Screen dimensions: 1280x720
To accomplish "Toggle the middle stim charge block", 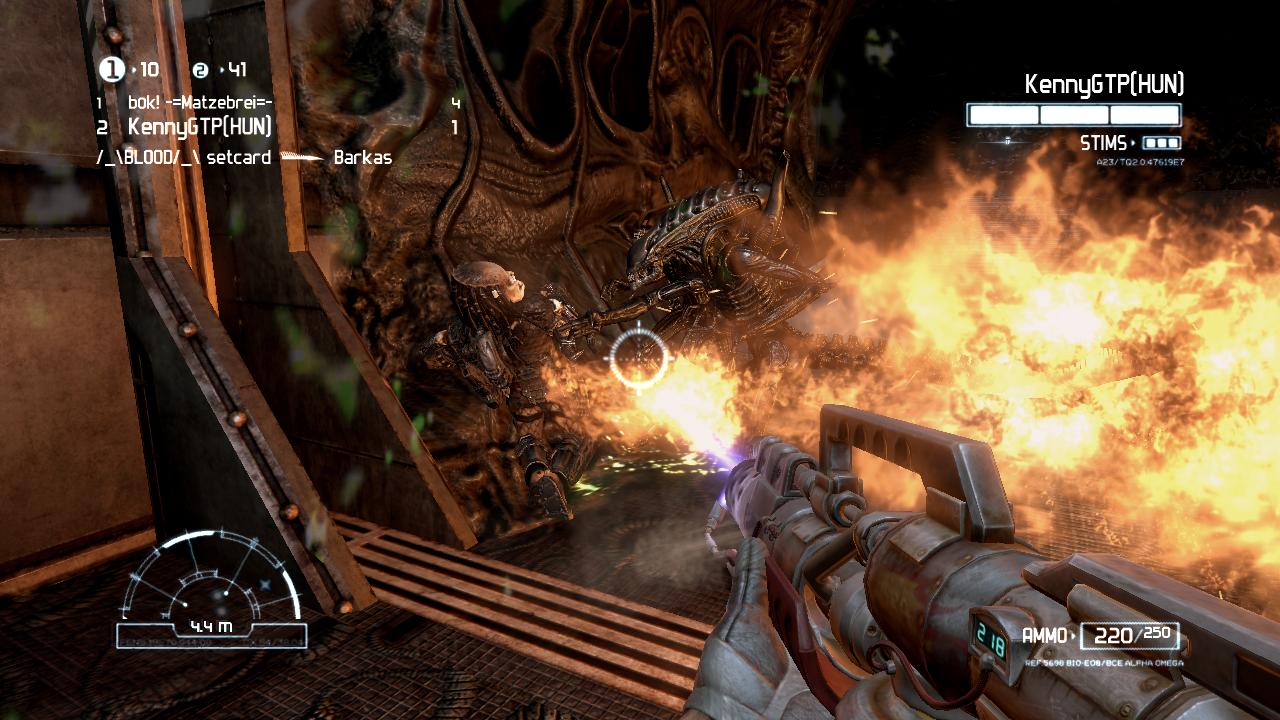I will pos(1163,144).
